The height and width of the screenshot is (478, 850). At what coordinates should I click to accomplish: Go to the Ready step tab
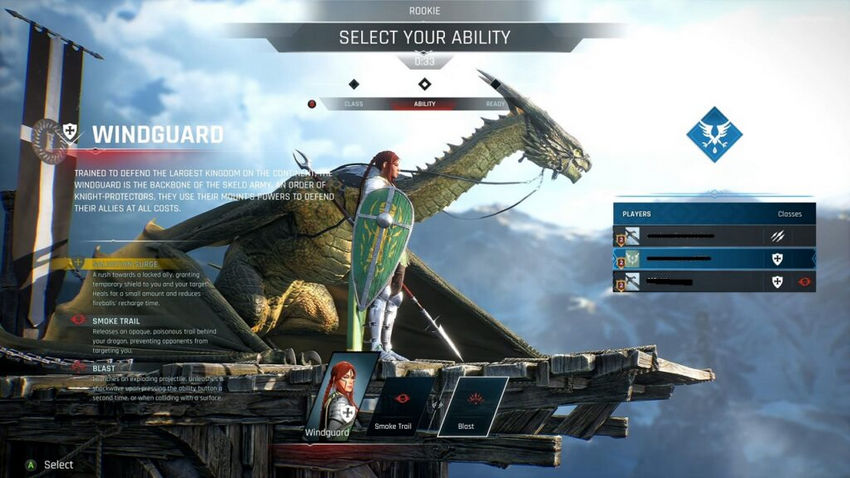[x=496, y=104]
